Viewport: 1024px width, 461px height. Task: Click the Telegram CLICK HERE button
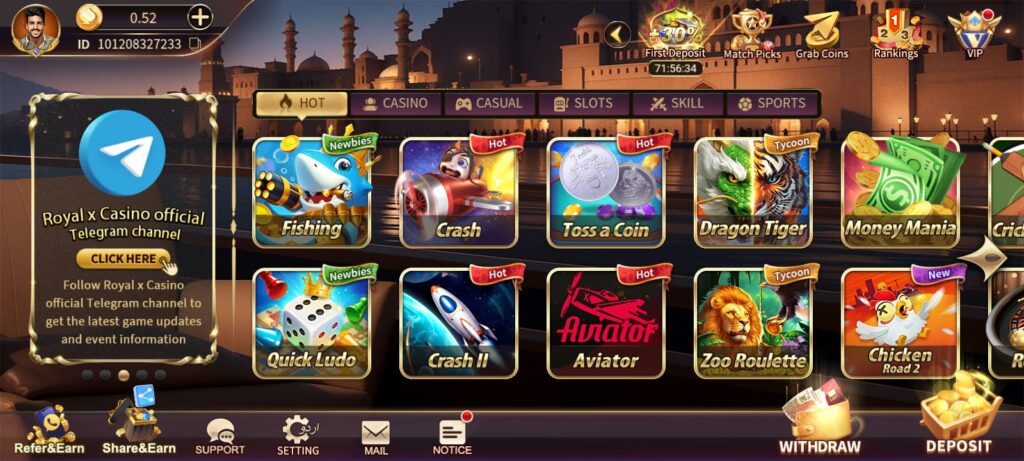(x=124, y=259)
